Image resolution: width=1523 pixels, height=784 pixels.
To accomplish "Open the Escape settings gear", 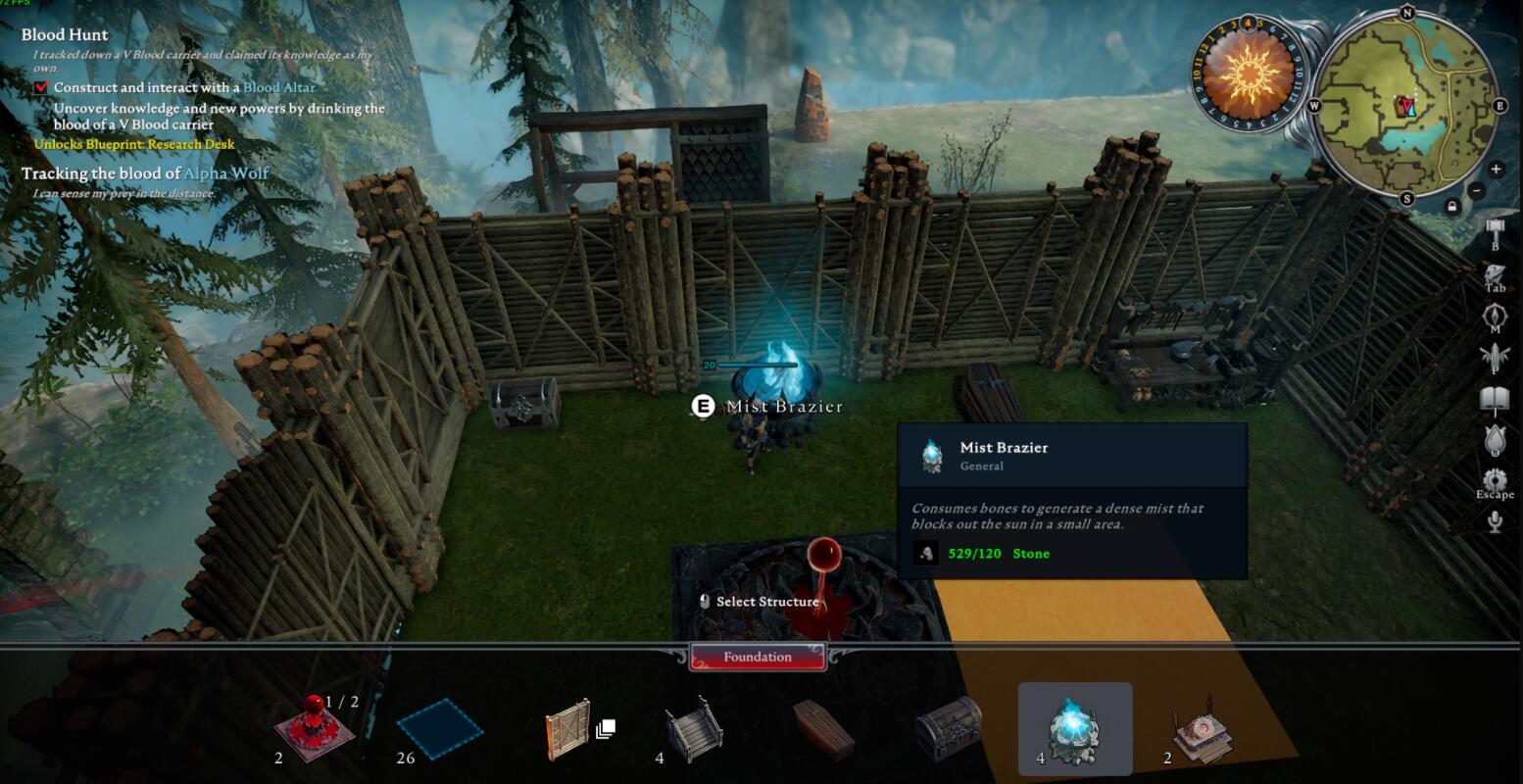I will pos(1495,481).
